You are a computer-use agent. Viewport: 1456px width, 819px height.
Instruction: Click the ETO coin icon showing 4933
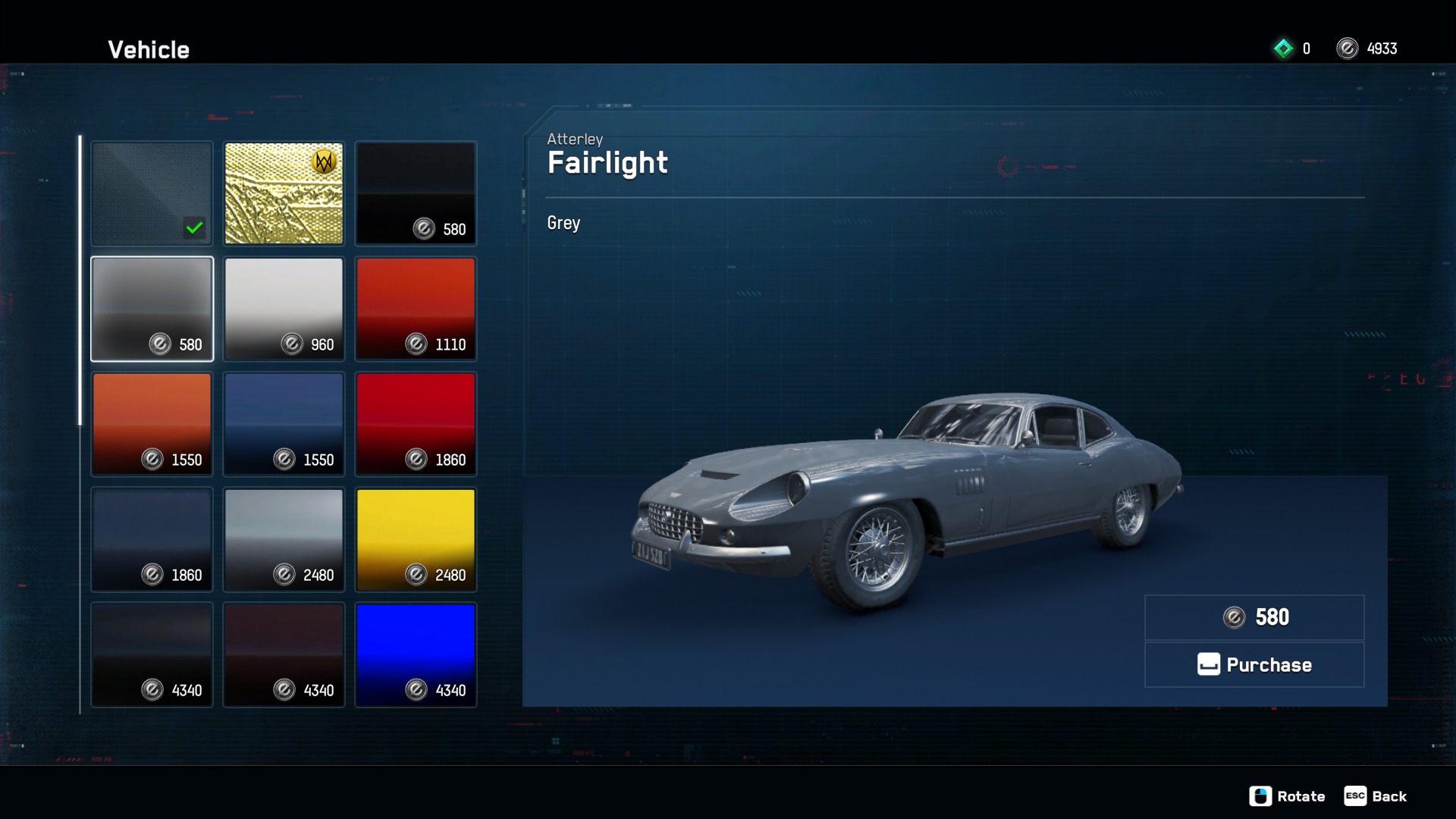(1348, 48)
